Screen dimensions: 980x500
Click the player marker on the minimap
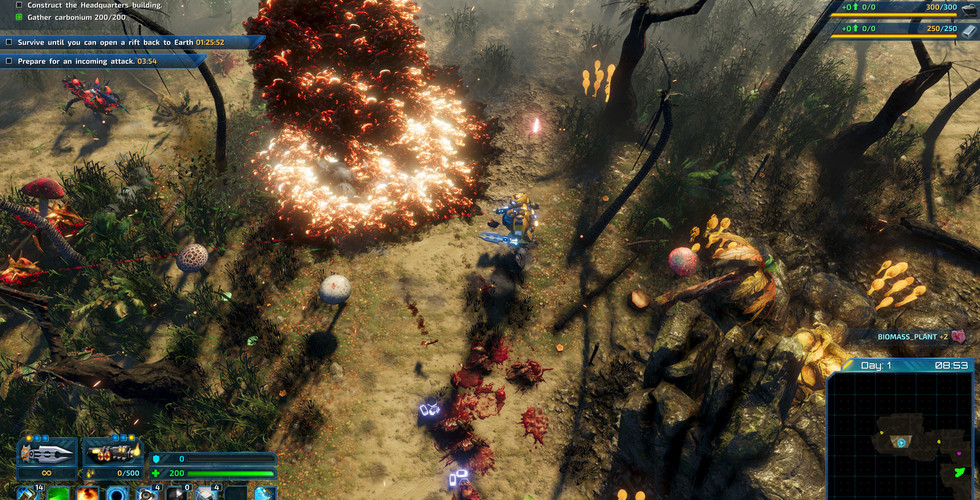point(901,442)
